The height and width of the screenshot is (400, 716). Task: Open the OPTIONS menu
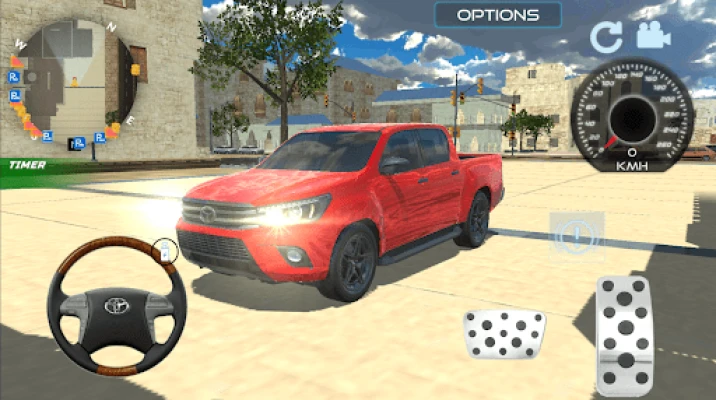tap(498, 15)
